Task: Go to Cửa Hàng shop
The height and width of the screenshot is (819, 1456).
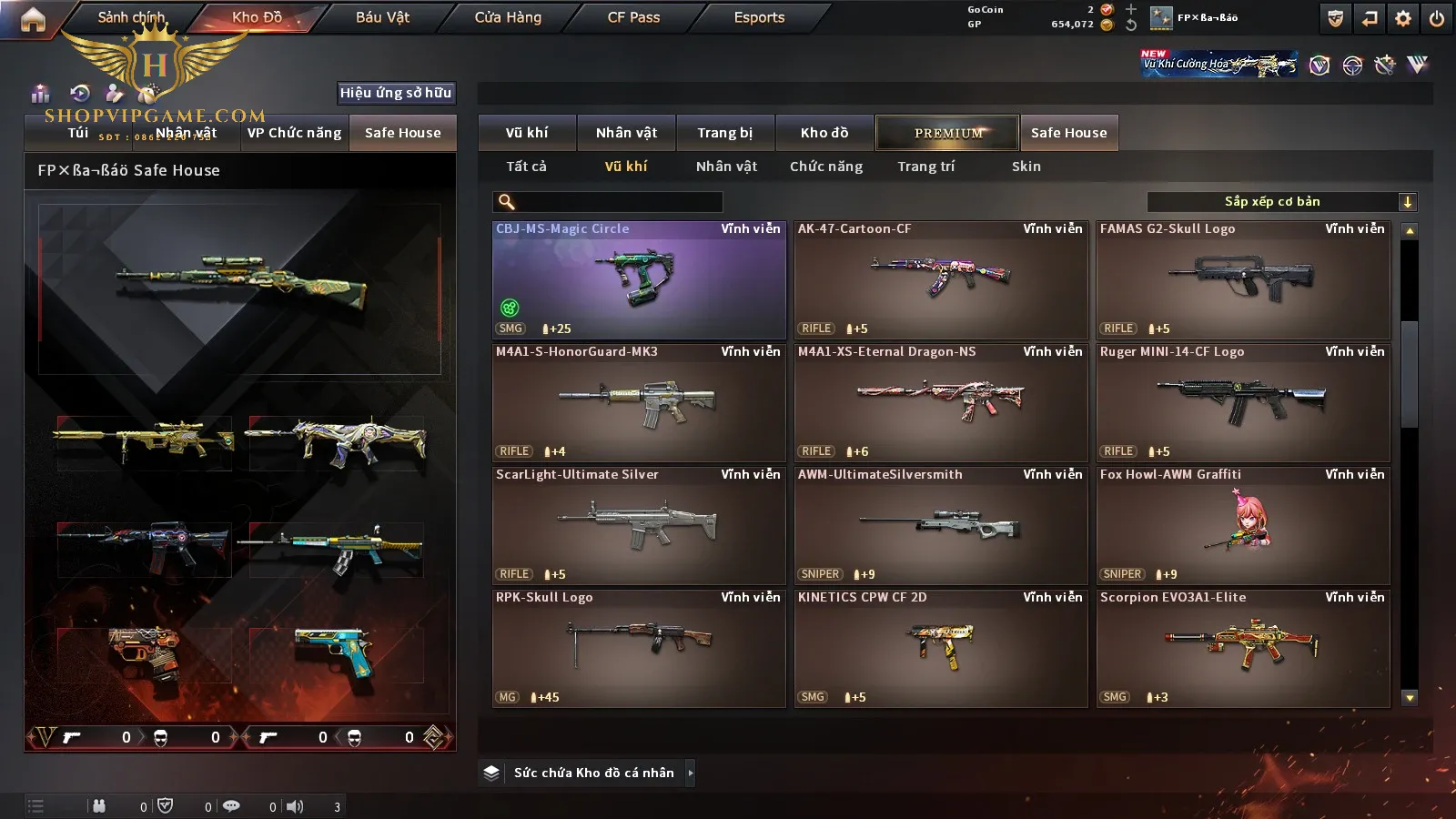Action: pyautogui.click(x=508, y=17)
